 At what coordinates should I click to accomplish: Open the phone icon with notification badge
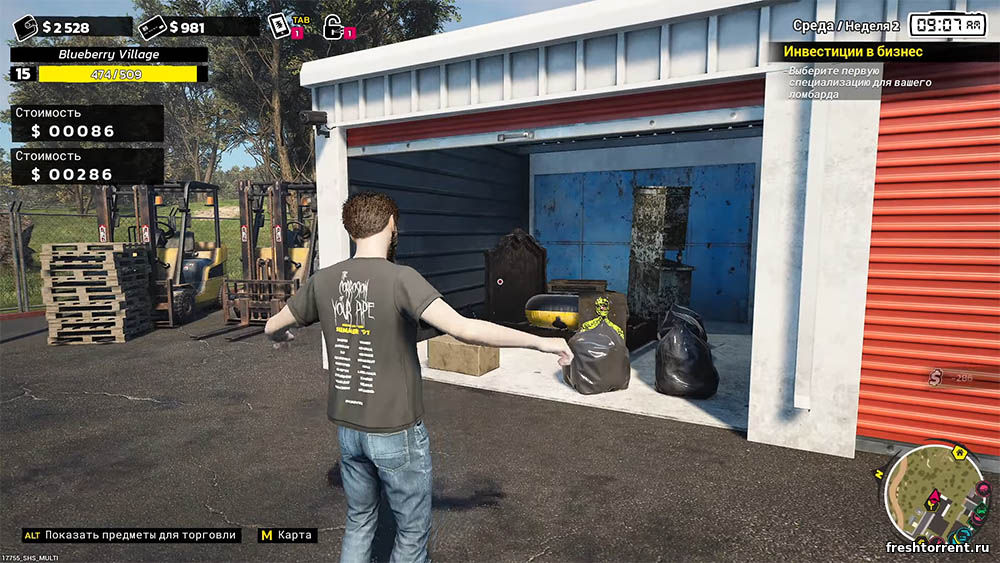tap(278, 26)
